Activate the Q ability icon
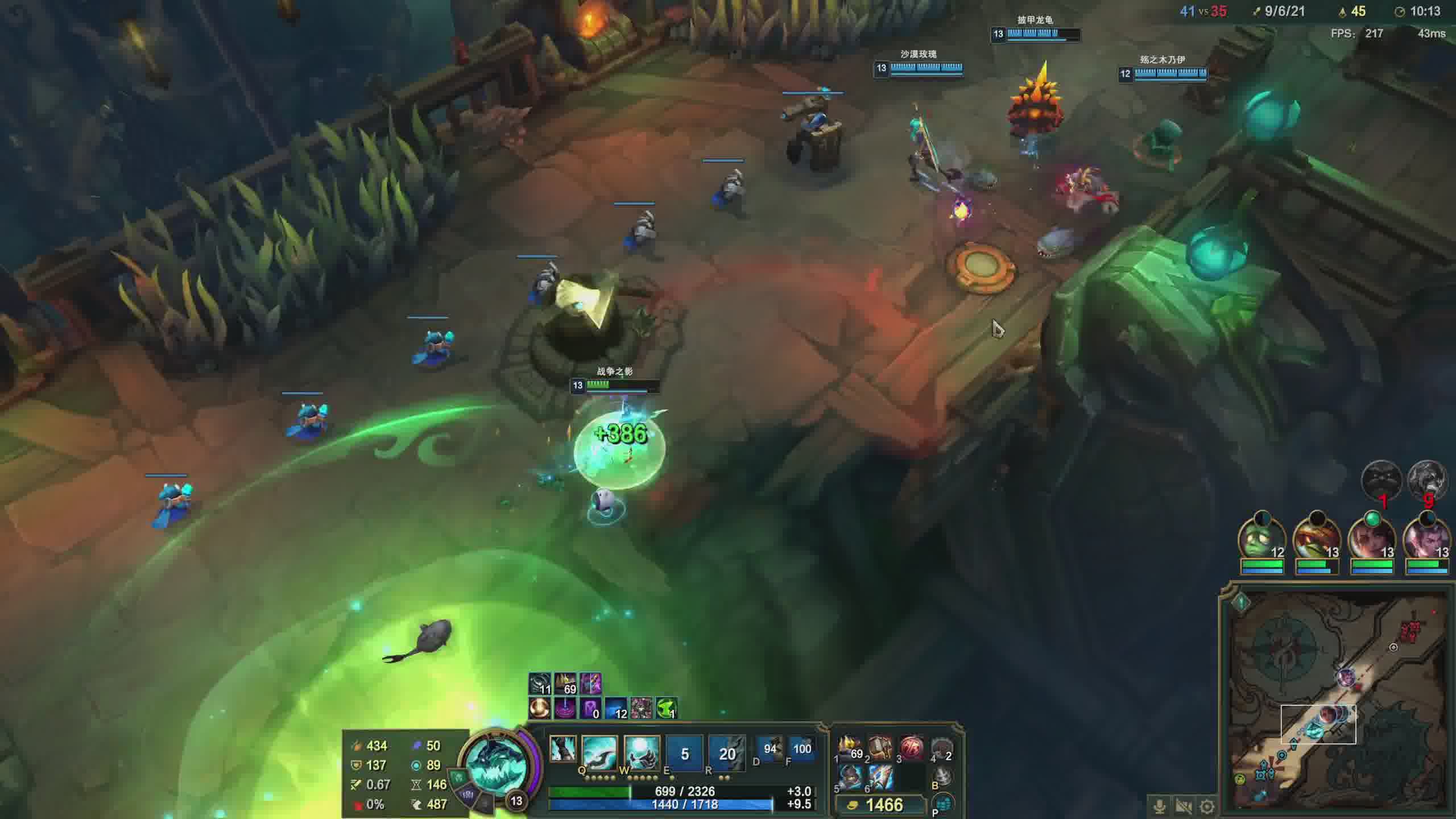Image resolution: width=1456 pixels, height=819 pixels. pyautogui.click(x=599, y=752)
